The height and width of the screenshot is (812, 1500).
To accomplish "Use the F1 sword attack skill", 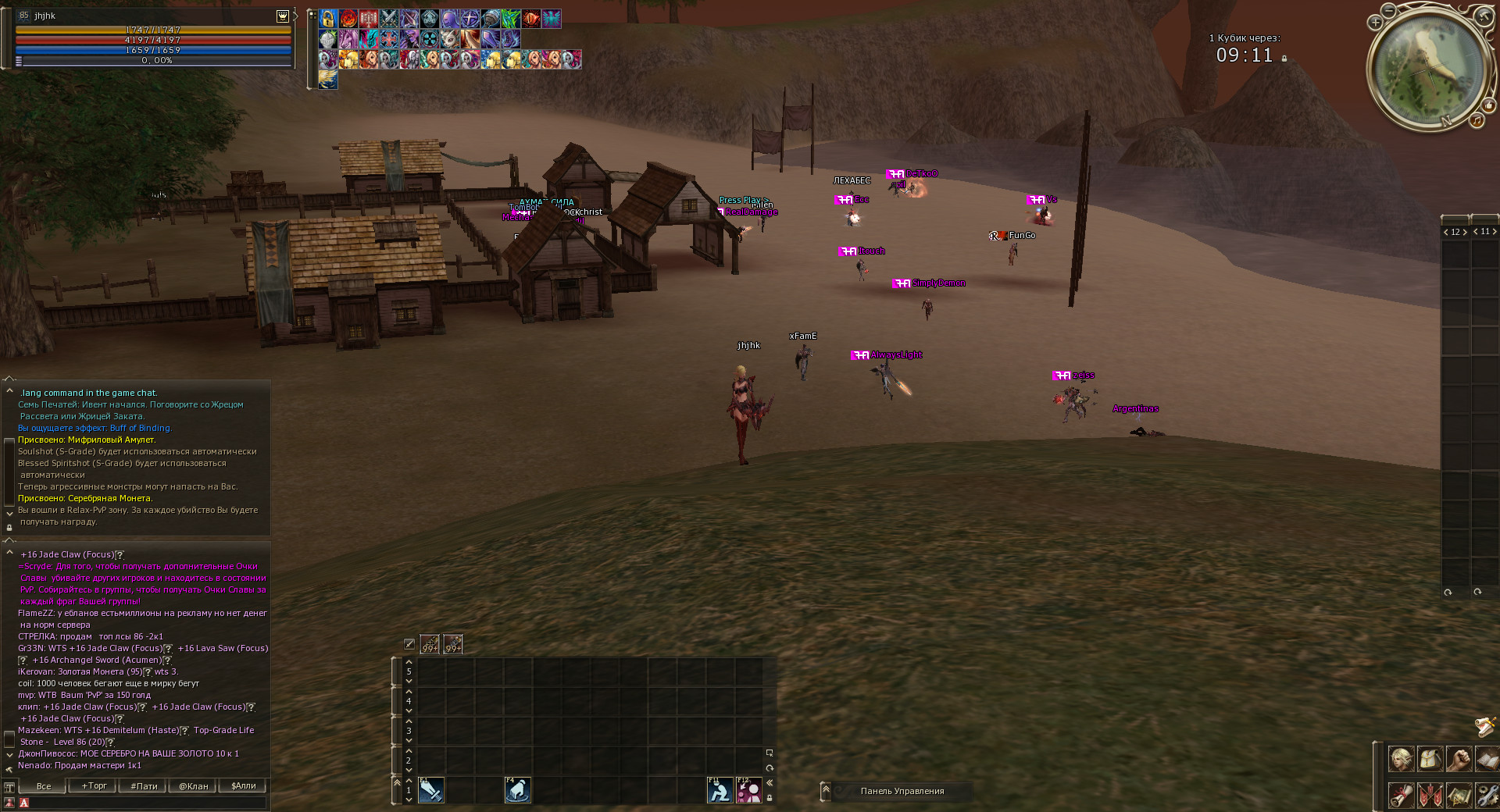I will tap(431, 790).
